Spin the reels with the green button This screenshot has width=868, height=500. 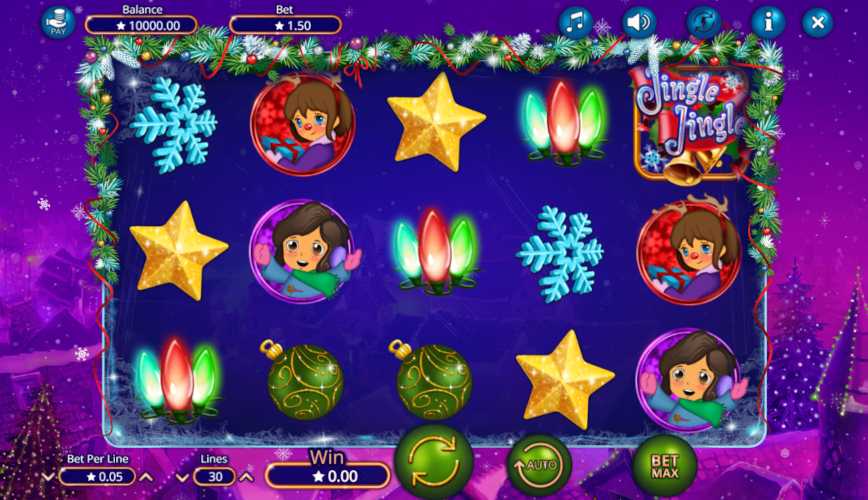coord(433,463)
